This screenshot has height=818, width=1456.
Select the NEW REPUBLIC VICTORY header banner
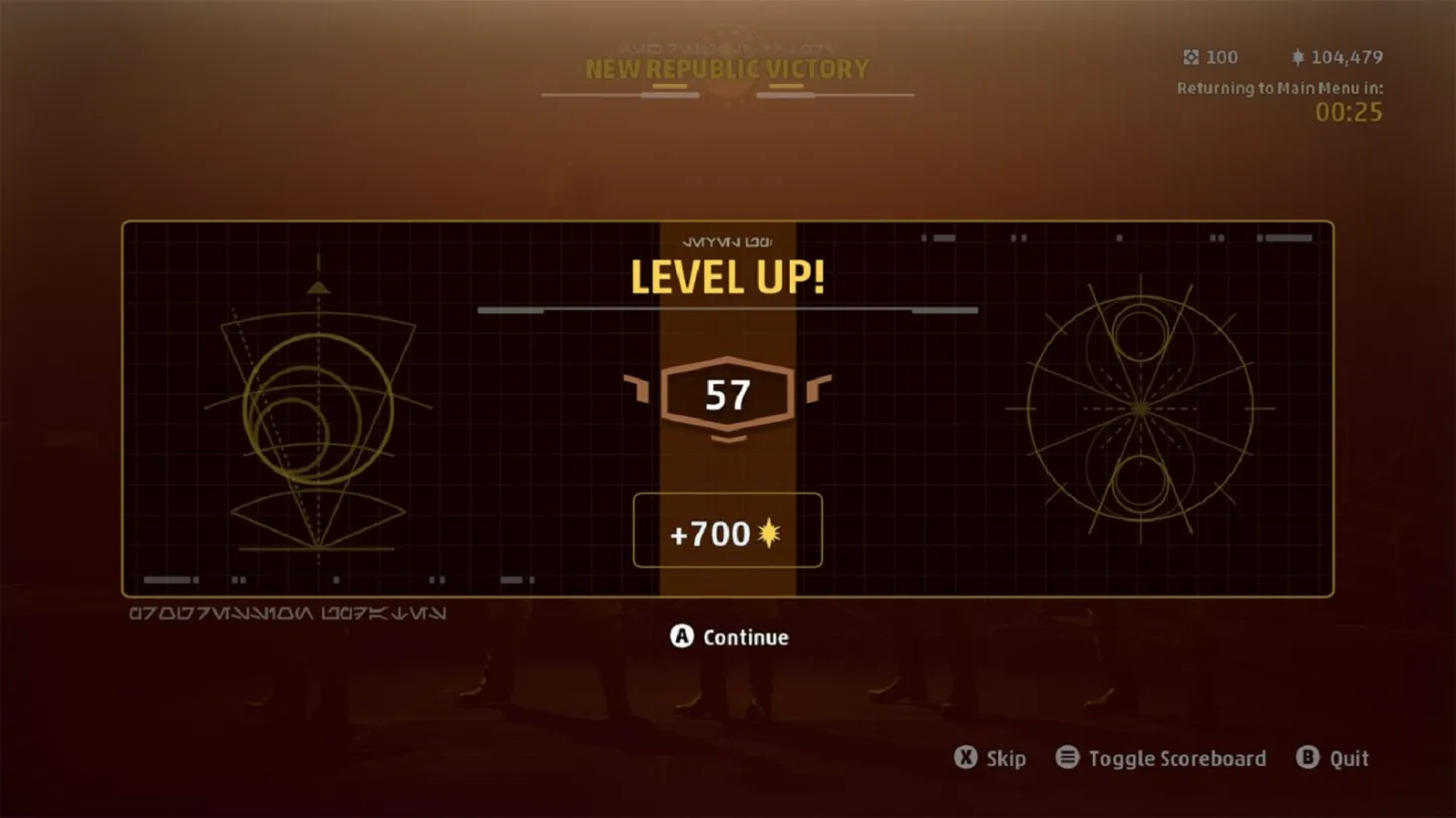click(x=726, y=69)
